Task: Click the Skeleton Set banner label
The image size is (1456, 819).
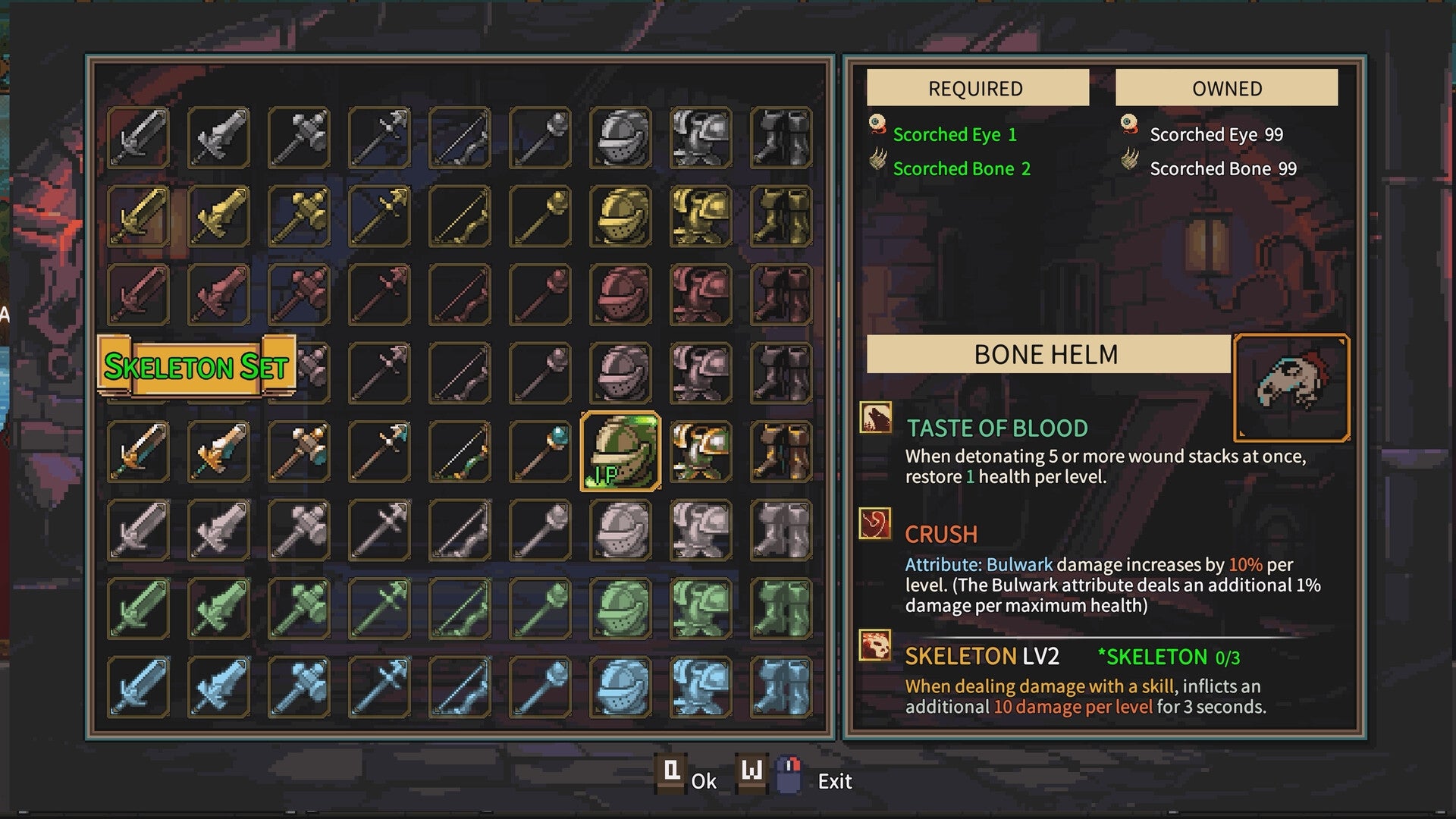Action: 197,368
